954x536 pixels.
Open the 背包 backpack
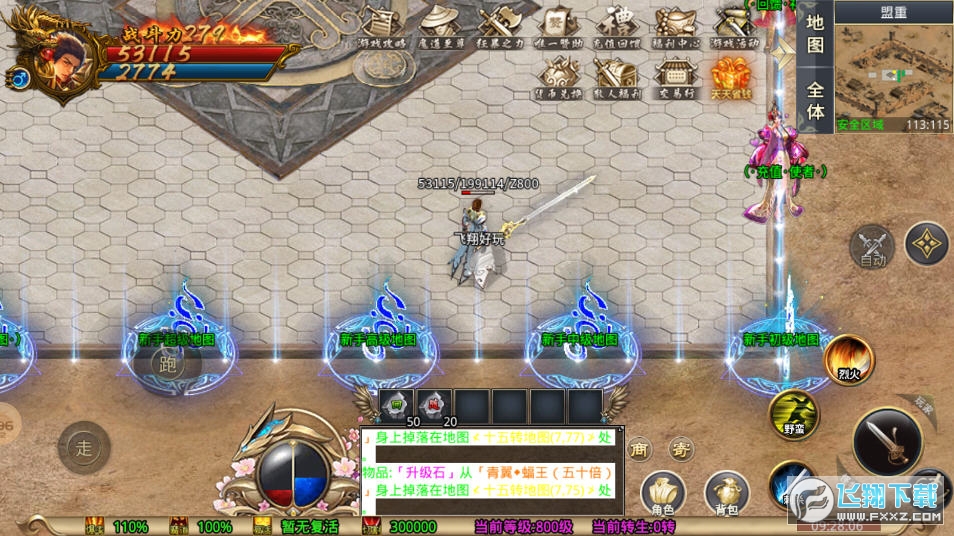coord(726,494)
